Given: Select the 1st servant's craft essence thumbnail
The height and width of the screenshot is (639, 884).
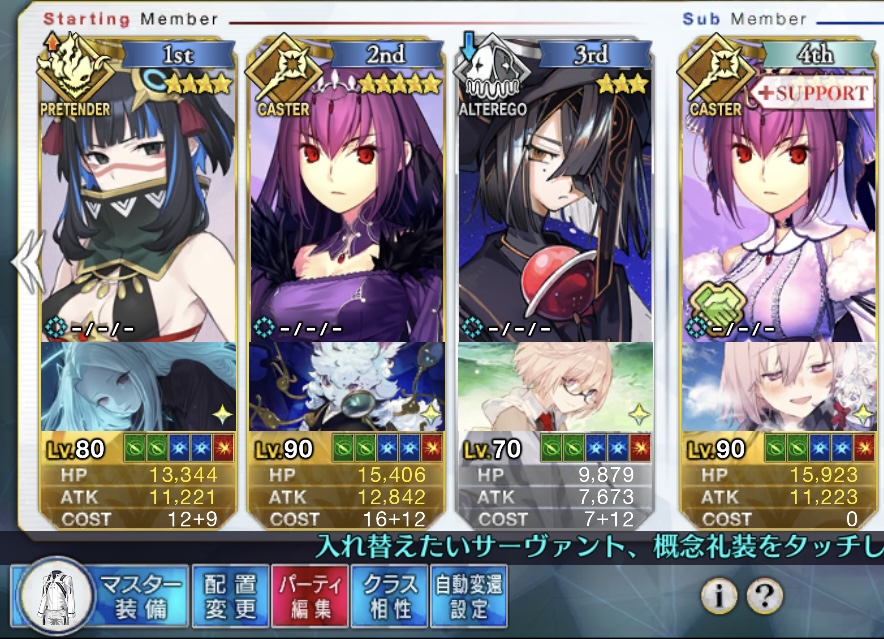Looking at the screenshot, I should (139, 386).
